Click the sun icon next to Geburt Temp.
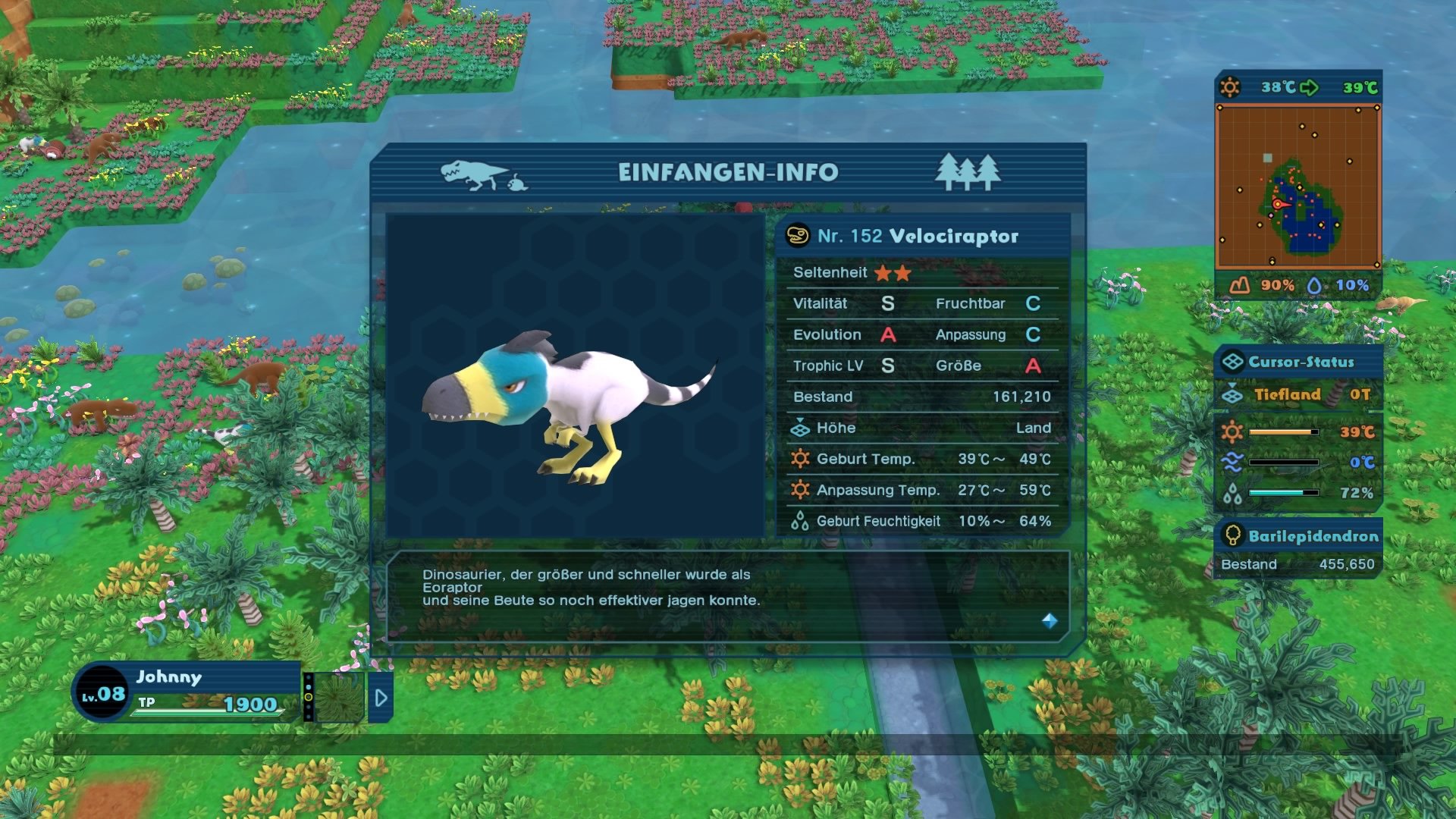 tap(800, 459)
